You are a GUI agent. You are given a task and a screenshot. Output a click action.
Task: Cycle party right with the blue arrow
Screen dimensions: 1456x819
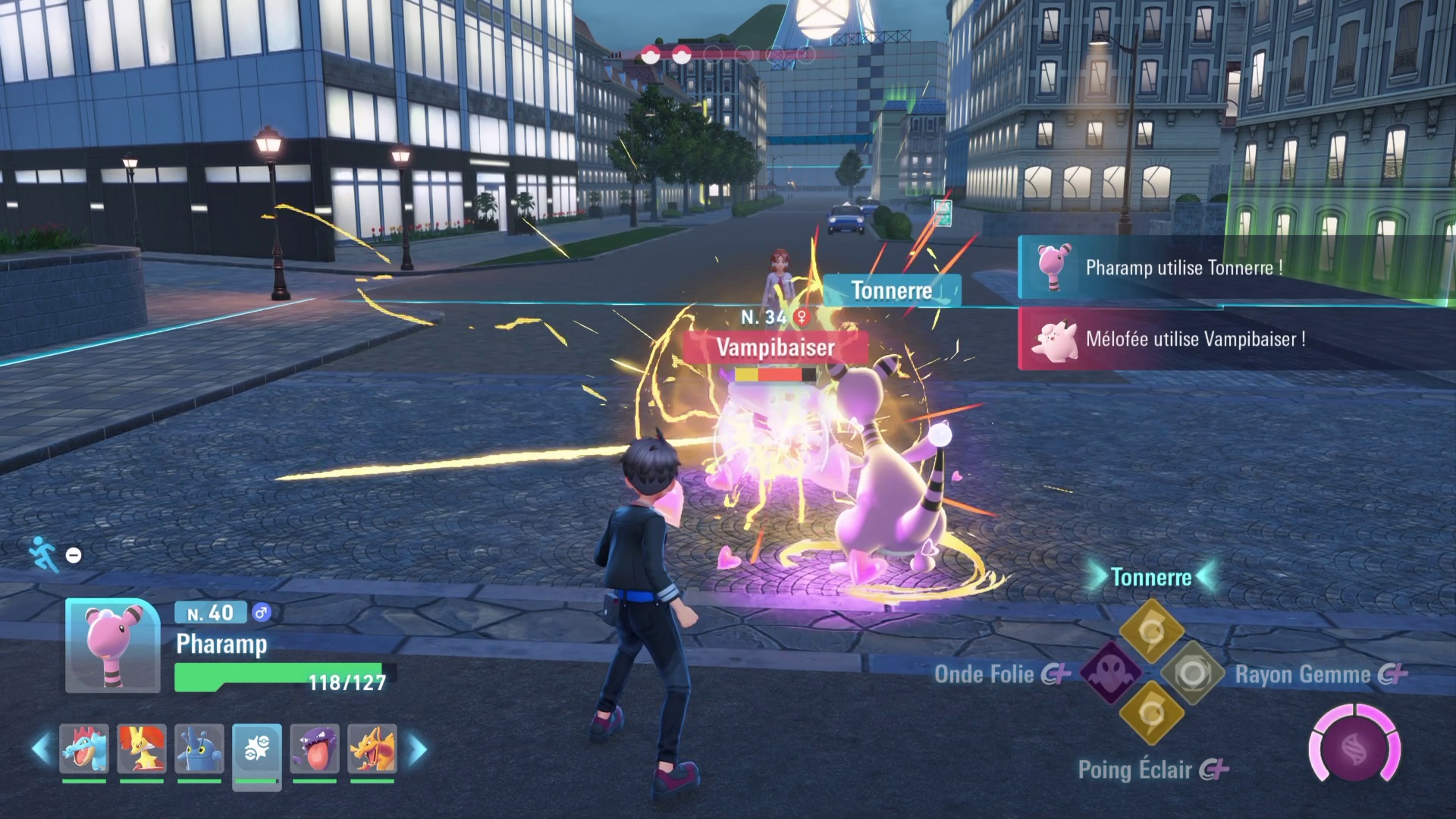(x=418, y=749)
